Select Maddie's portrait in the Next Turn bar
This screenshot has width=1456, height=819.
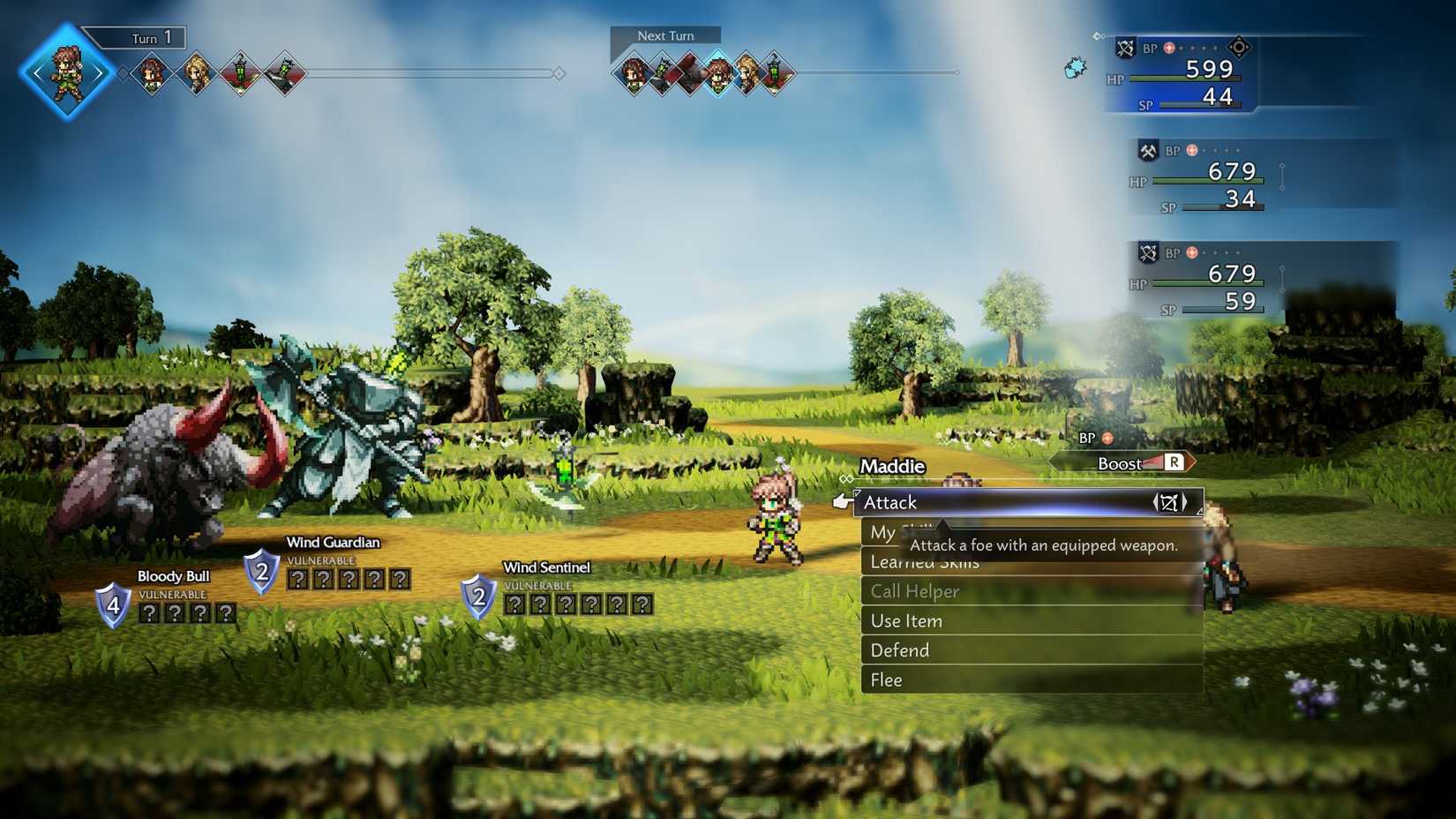point(718,73)
